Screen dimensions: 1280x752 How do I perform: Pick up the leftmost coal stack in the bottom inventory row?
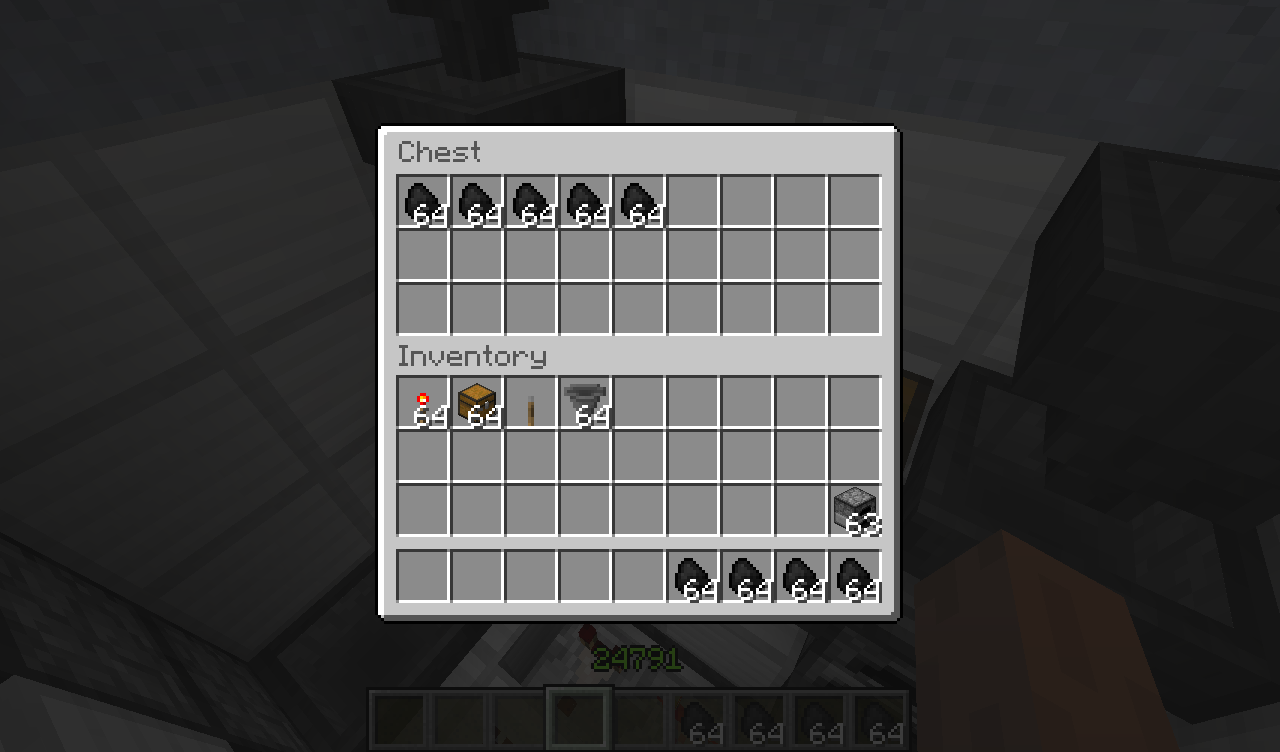coord(693,577)
